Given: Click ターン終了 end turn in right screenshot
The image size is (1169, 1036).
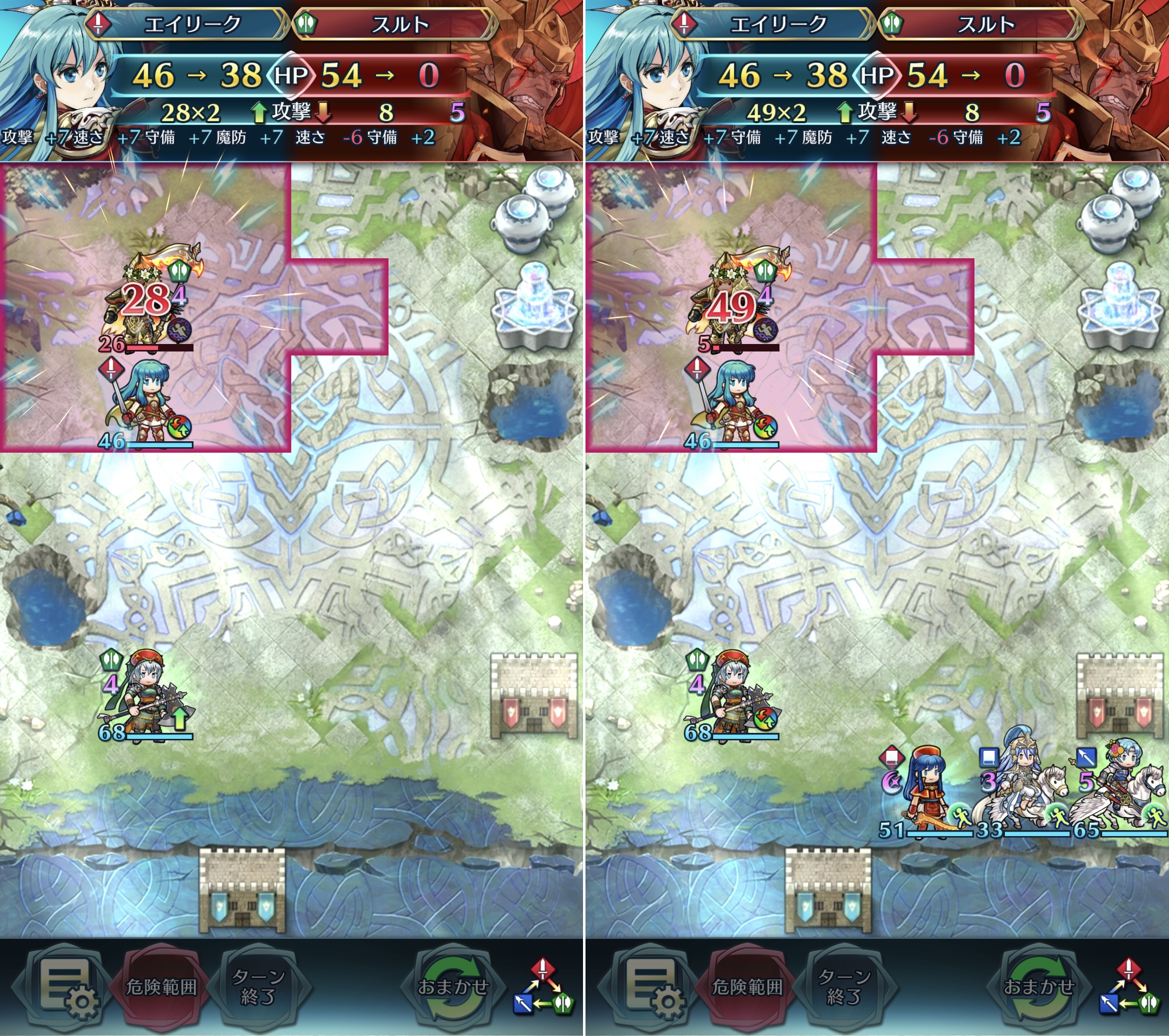Looking at the screenshot, I should [x=843, y=986].
